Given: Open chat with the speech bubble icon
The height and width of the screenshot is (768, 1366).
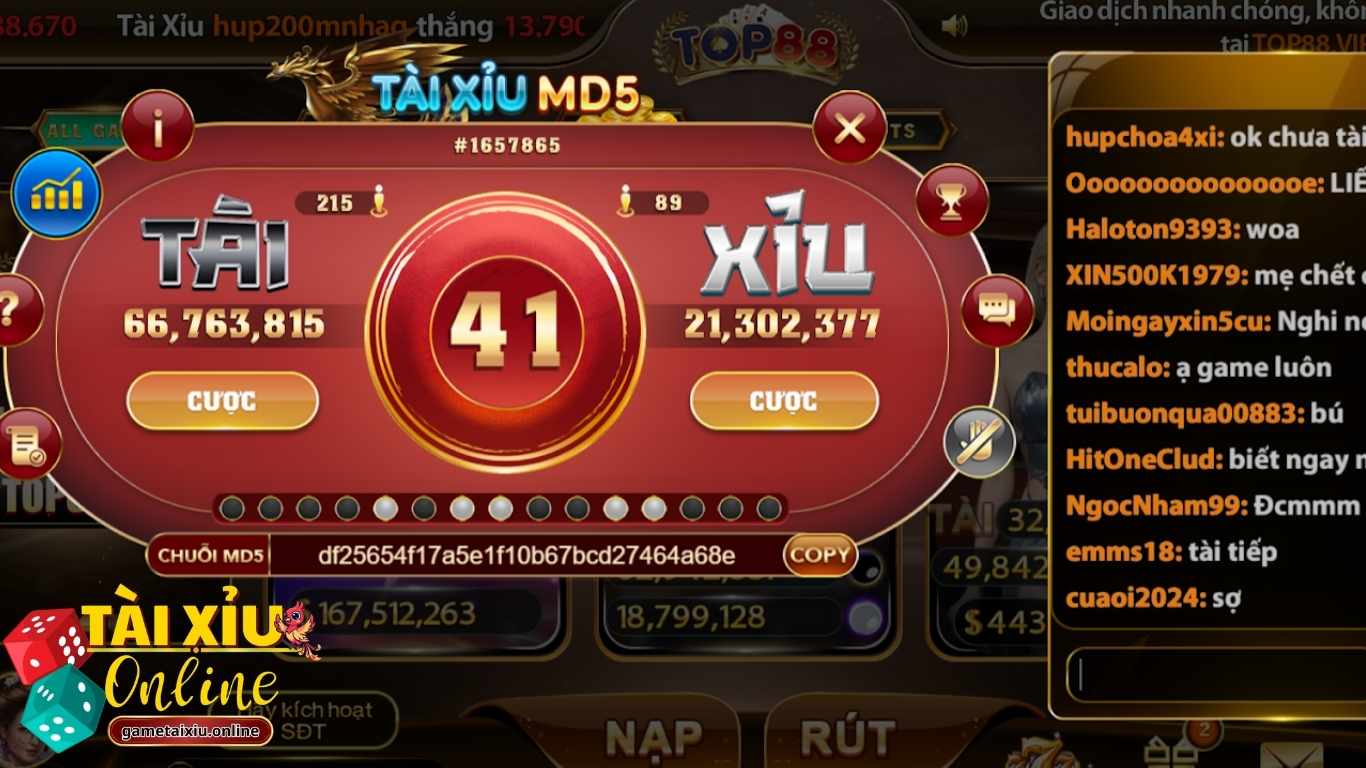Looking at the screenshot, I should pos(997,313).
